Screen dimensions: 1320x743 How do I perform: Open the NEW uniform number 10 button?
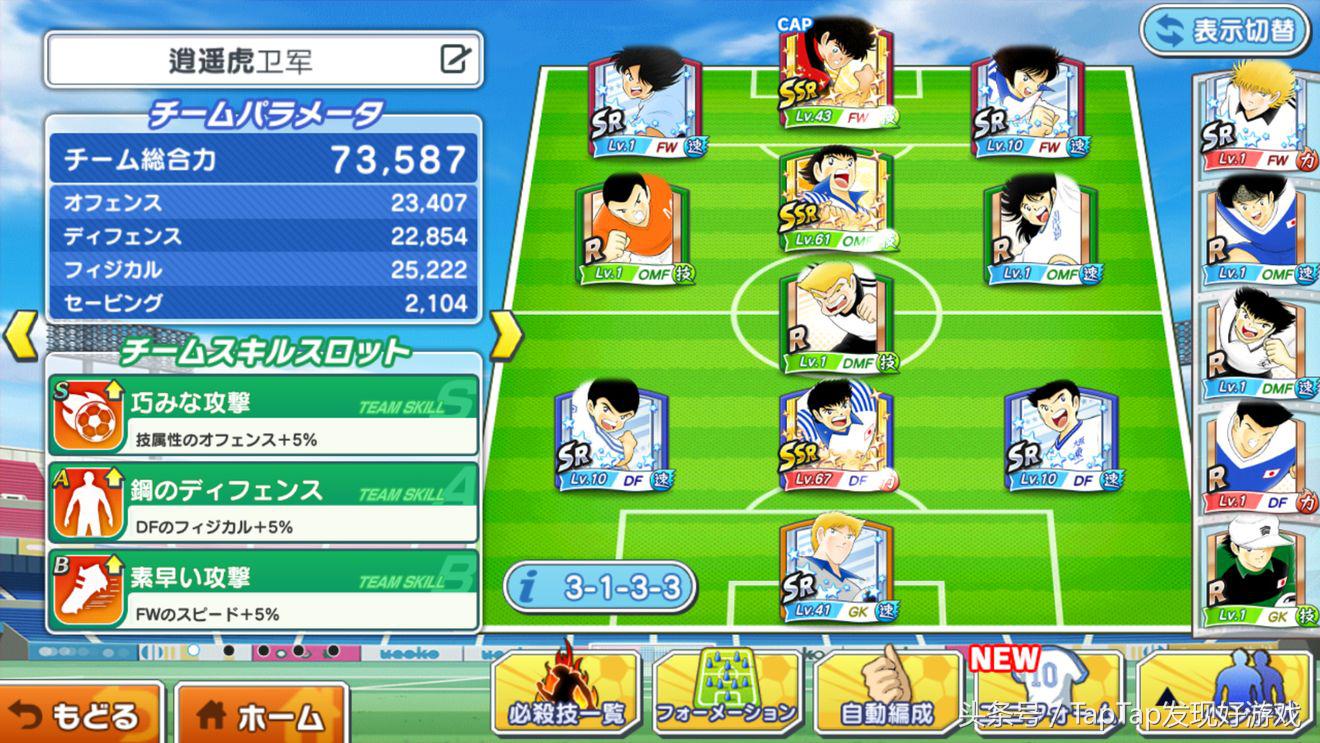tap(1050, 692)
